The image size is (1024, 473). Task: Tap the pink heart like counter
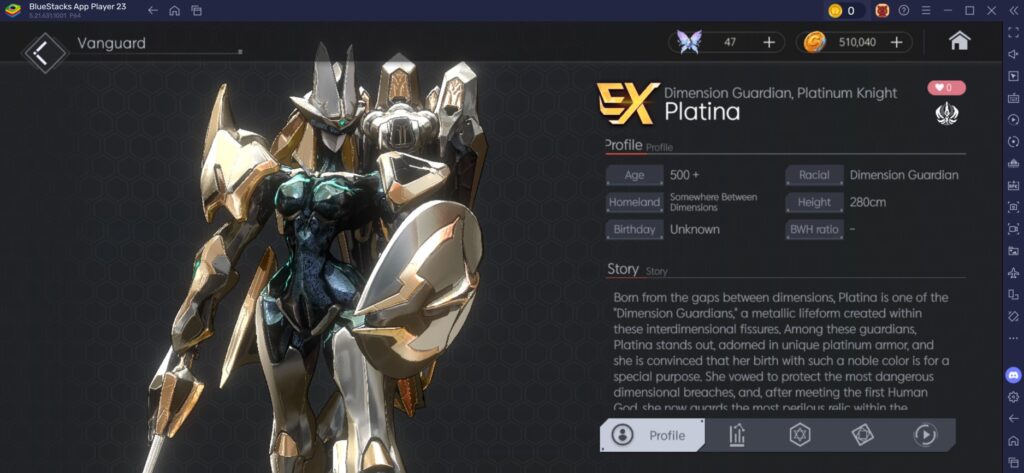click(946, 88)
